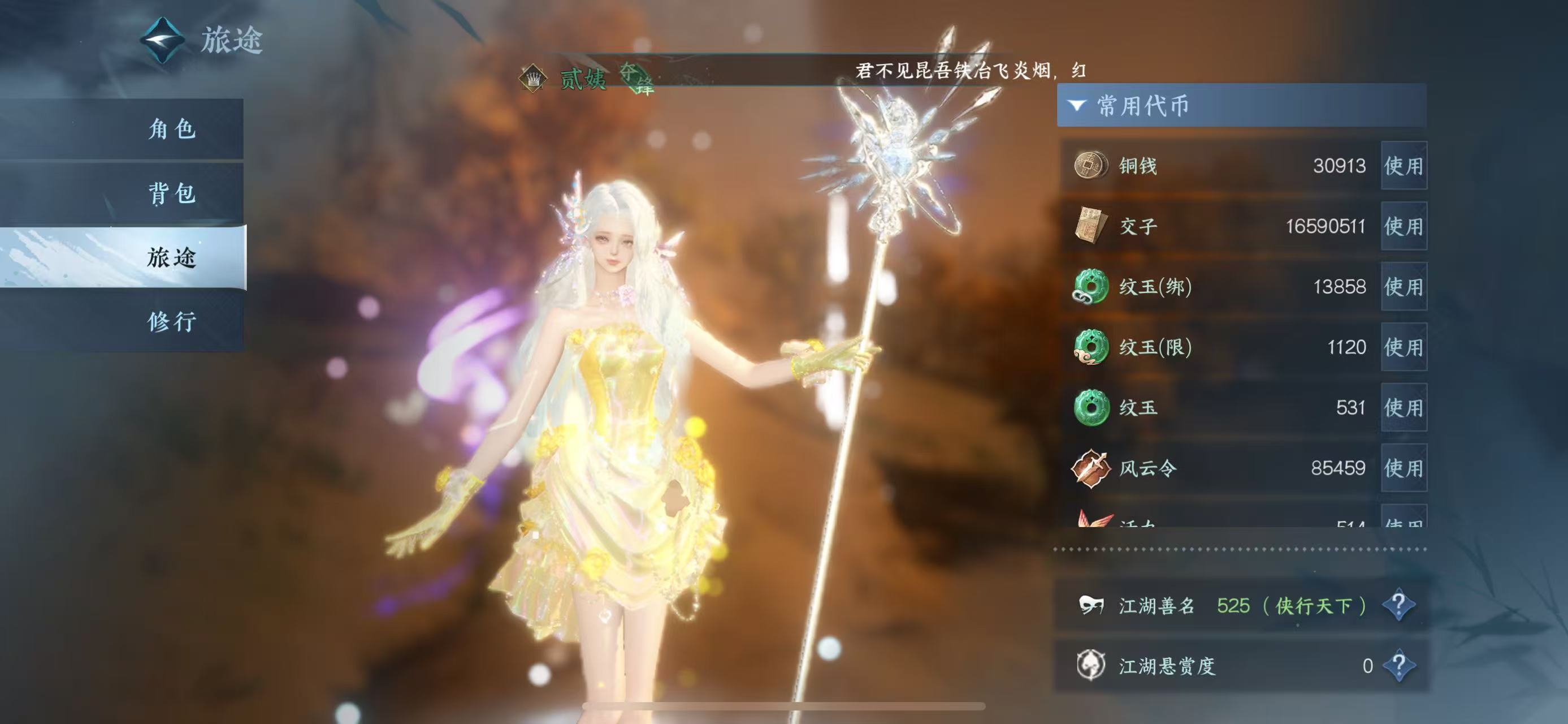Collapse the 常用代币 currency section
1568x724 pixels.
(x=1077, y=106)
